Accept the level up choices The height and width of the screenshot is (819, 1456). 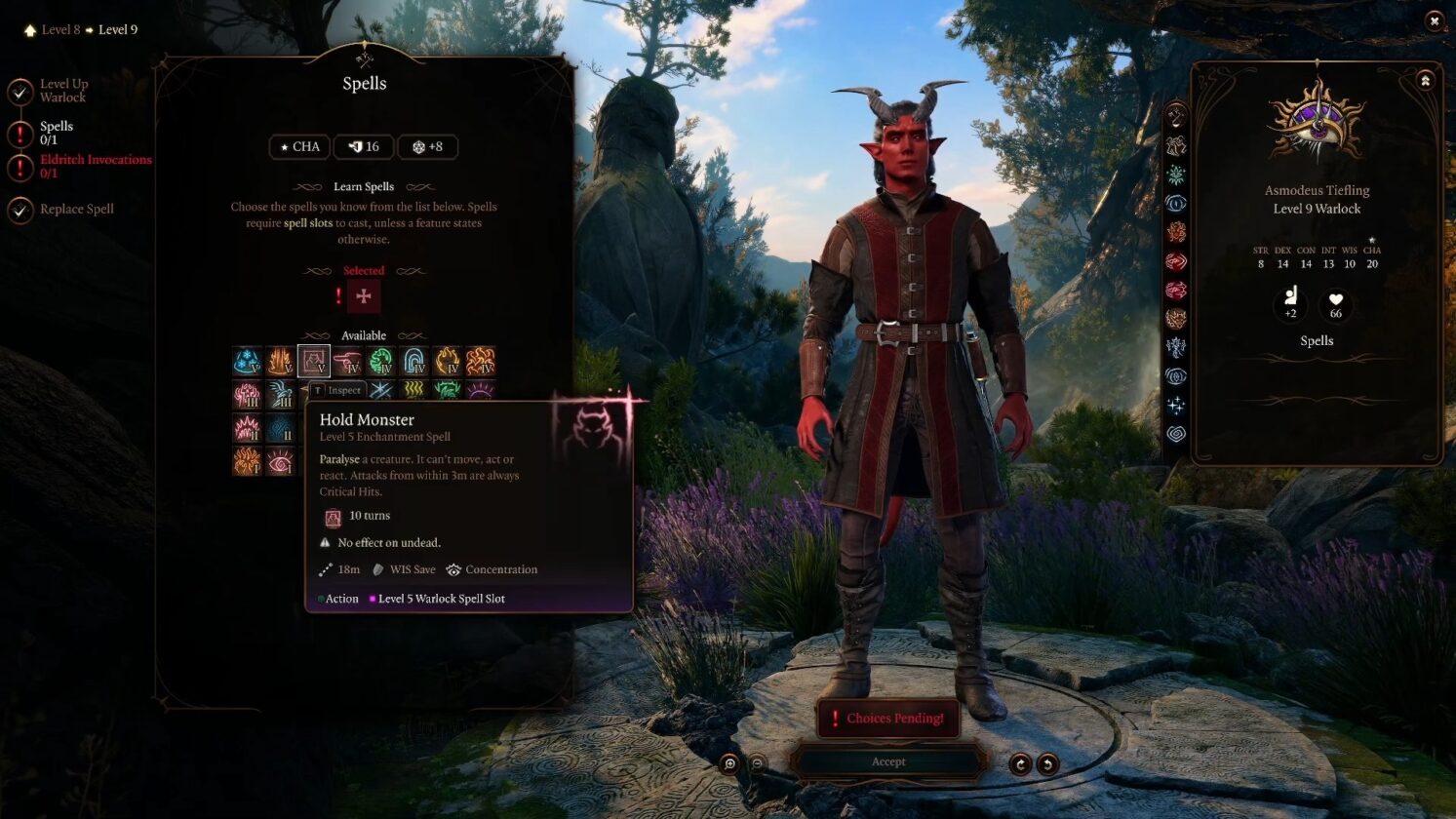point(887,761)
